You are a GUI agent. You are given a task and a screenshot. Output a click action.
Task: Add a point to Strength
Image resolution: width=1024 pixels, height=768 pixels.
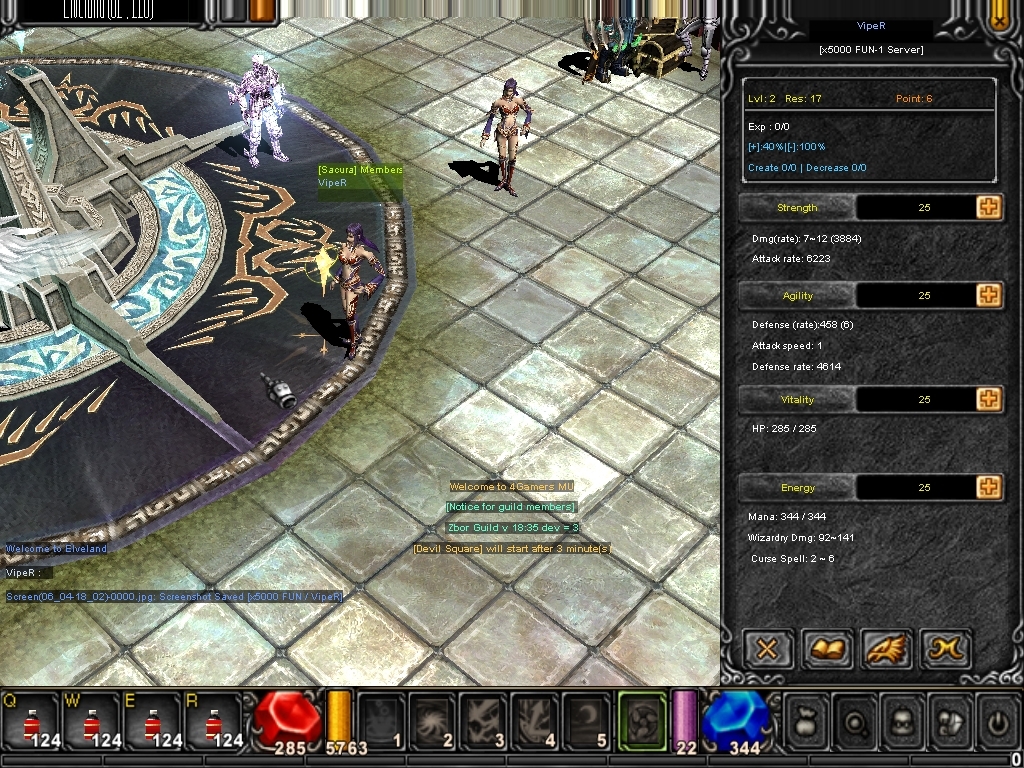989,207
